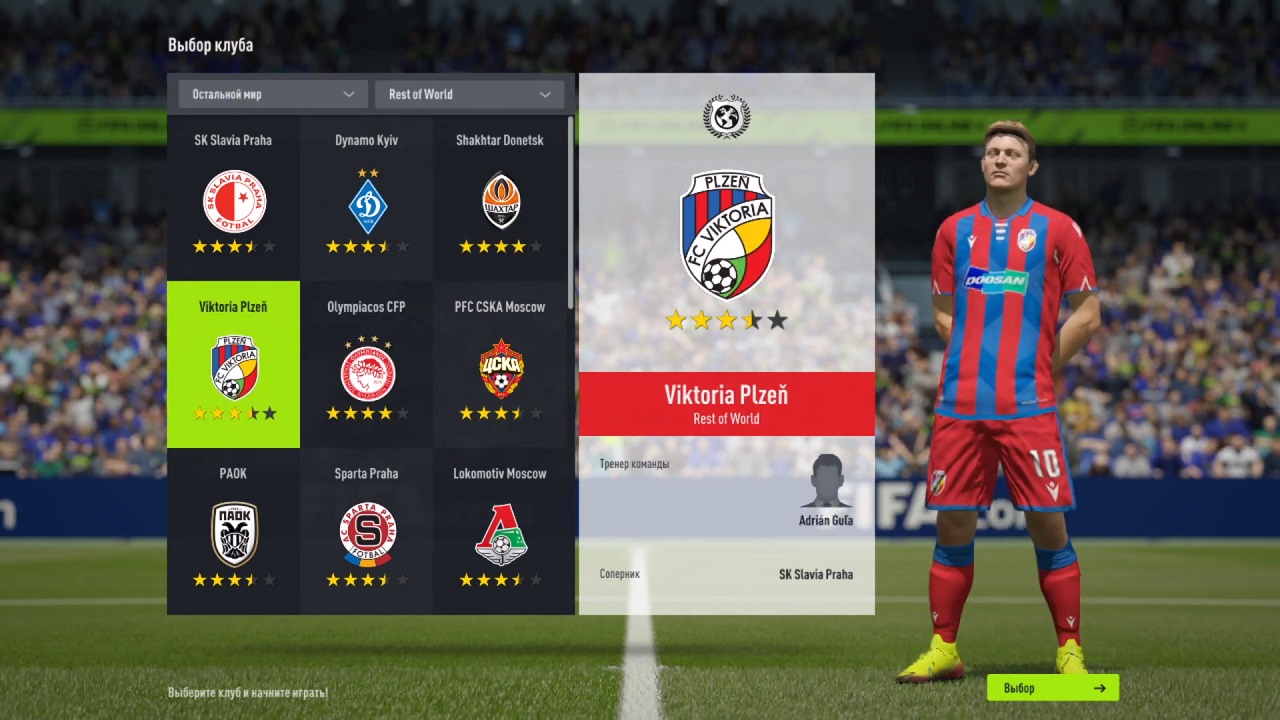1280x720 pixels.
Task: Click the Viktoria Plzeň red name banner
Action: pyautogui.click(x=726, y=404)
